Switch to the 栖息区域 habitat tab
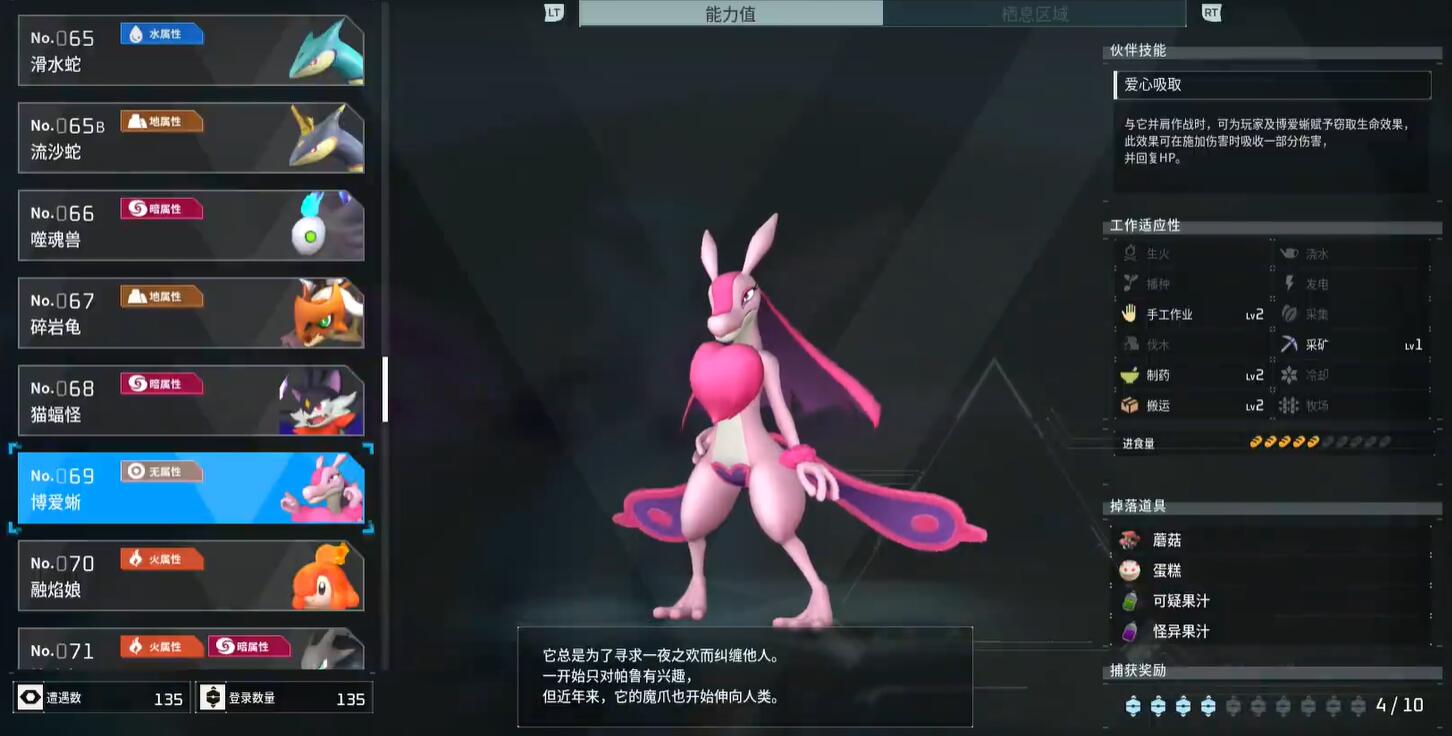Screen dimensions: 1452x736 [1035, 13]
